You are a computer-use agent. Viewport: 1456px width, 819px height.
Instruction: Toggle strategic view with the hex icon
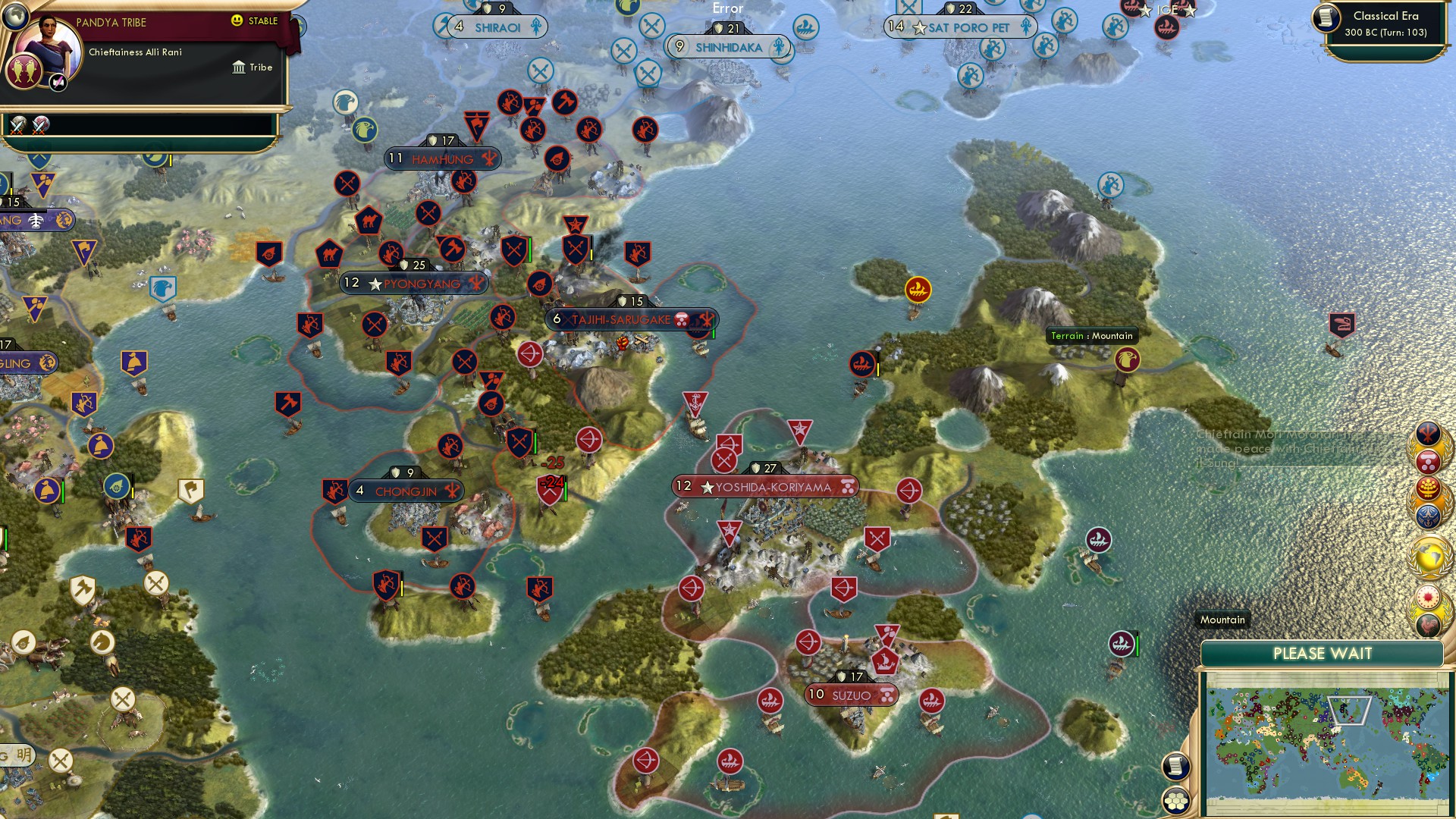[x=1176, y=800]
